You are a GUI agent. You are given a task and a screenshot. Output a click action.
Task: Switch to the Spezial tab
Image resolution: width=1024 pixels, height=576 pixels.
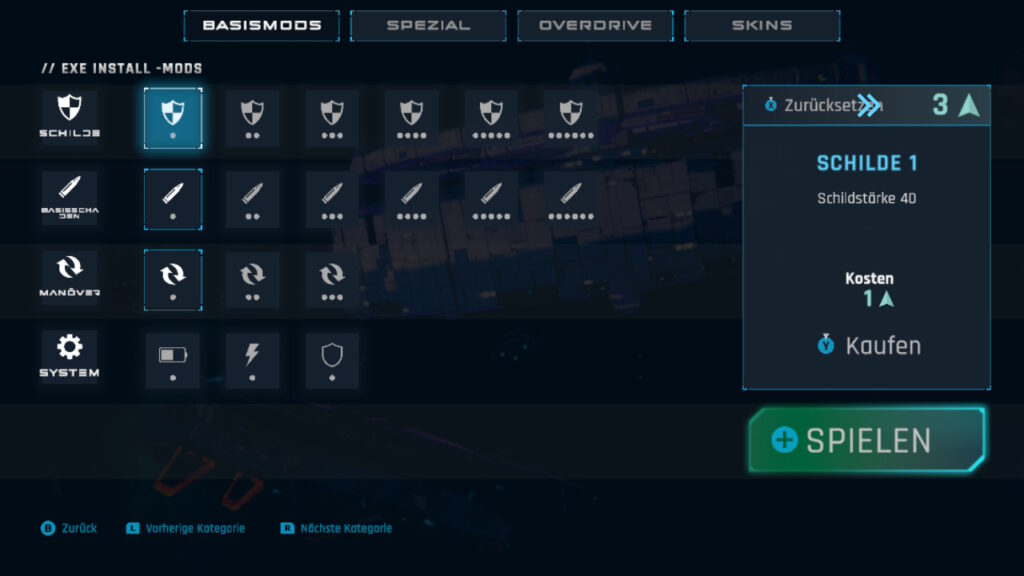pos(428,25)
